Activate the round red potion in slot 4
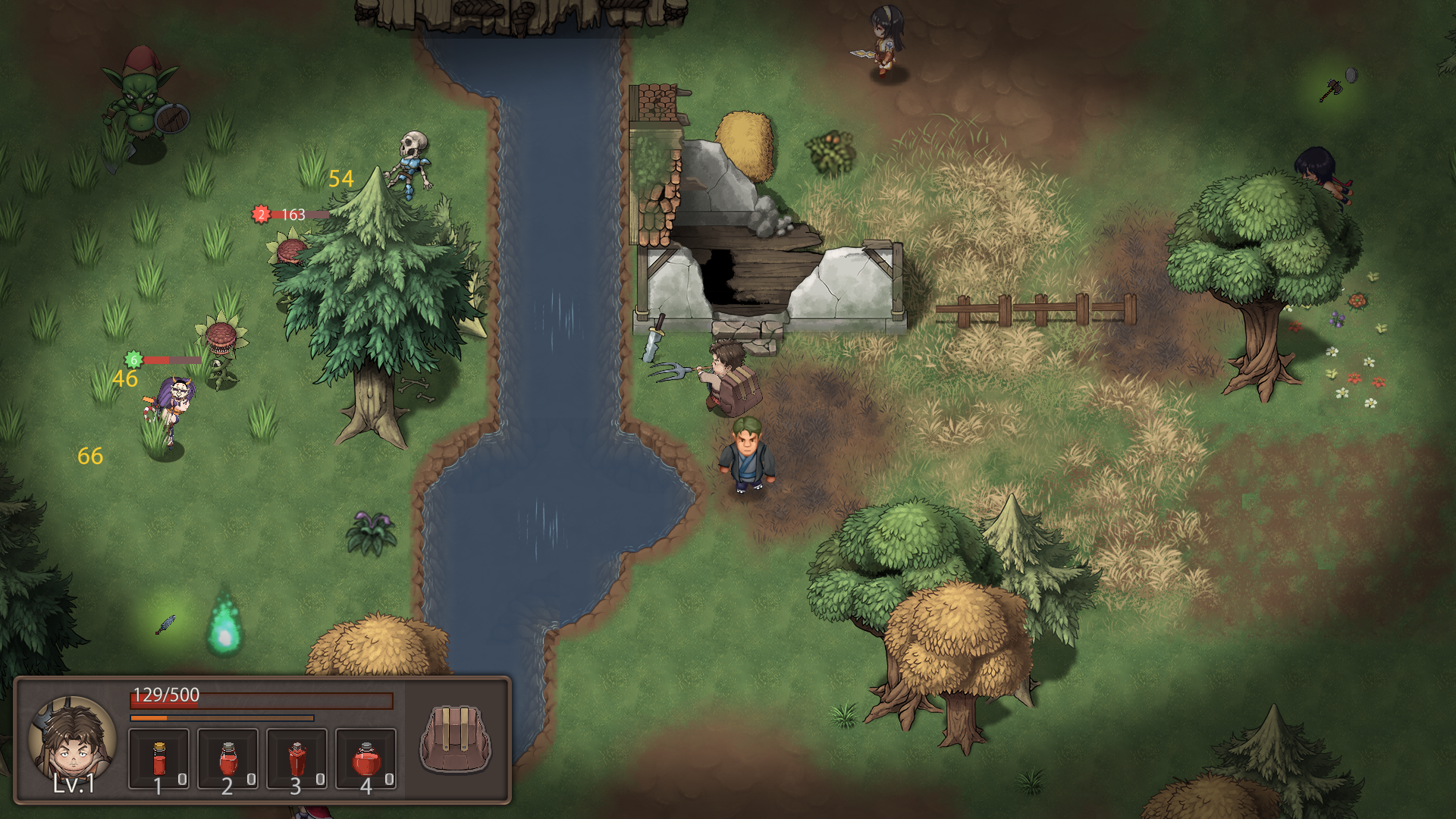Viewport: 1456px width, 819px height. point(366,758)
